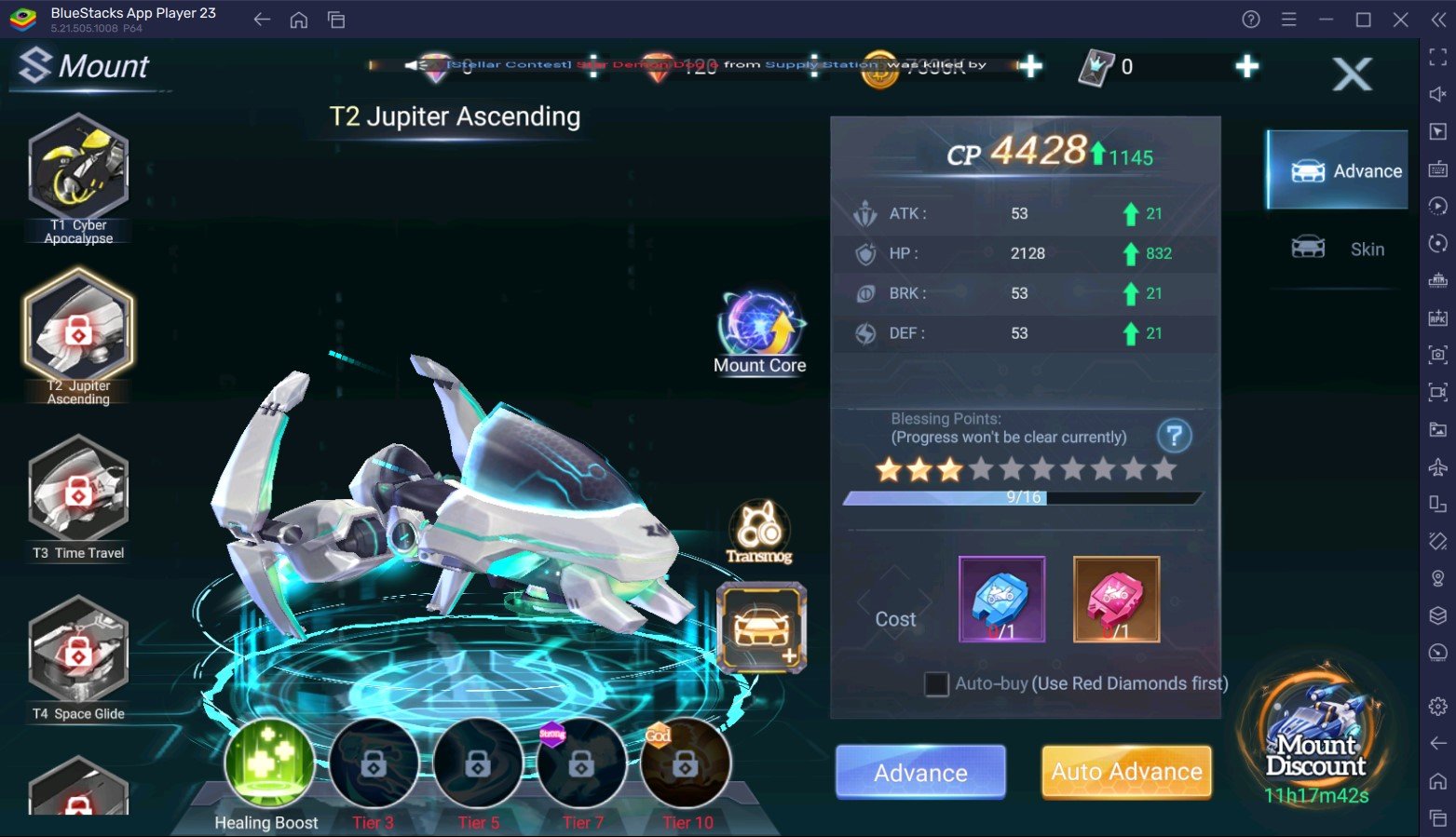Viewport: 1456px width, 837px height.
Task: Open the Blessing Points help tooltip
Action: click(1174, 435)
